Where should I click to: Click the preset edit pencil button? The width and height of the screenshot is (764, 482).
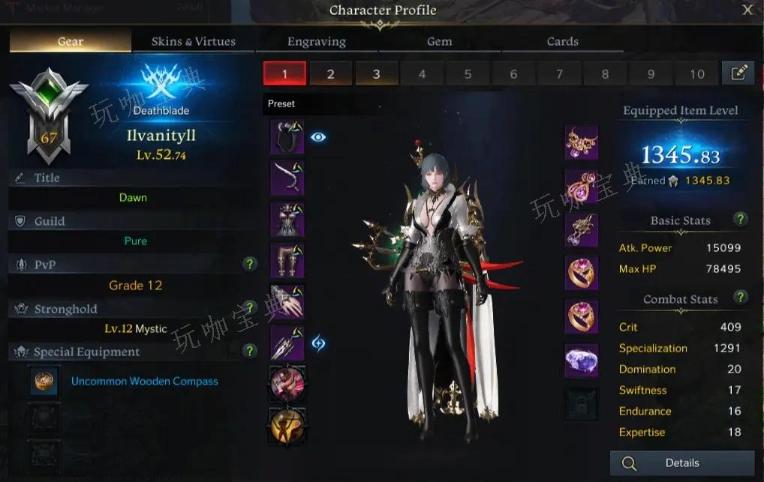(739, 73)
